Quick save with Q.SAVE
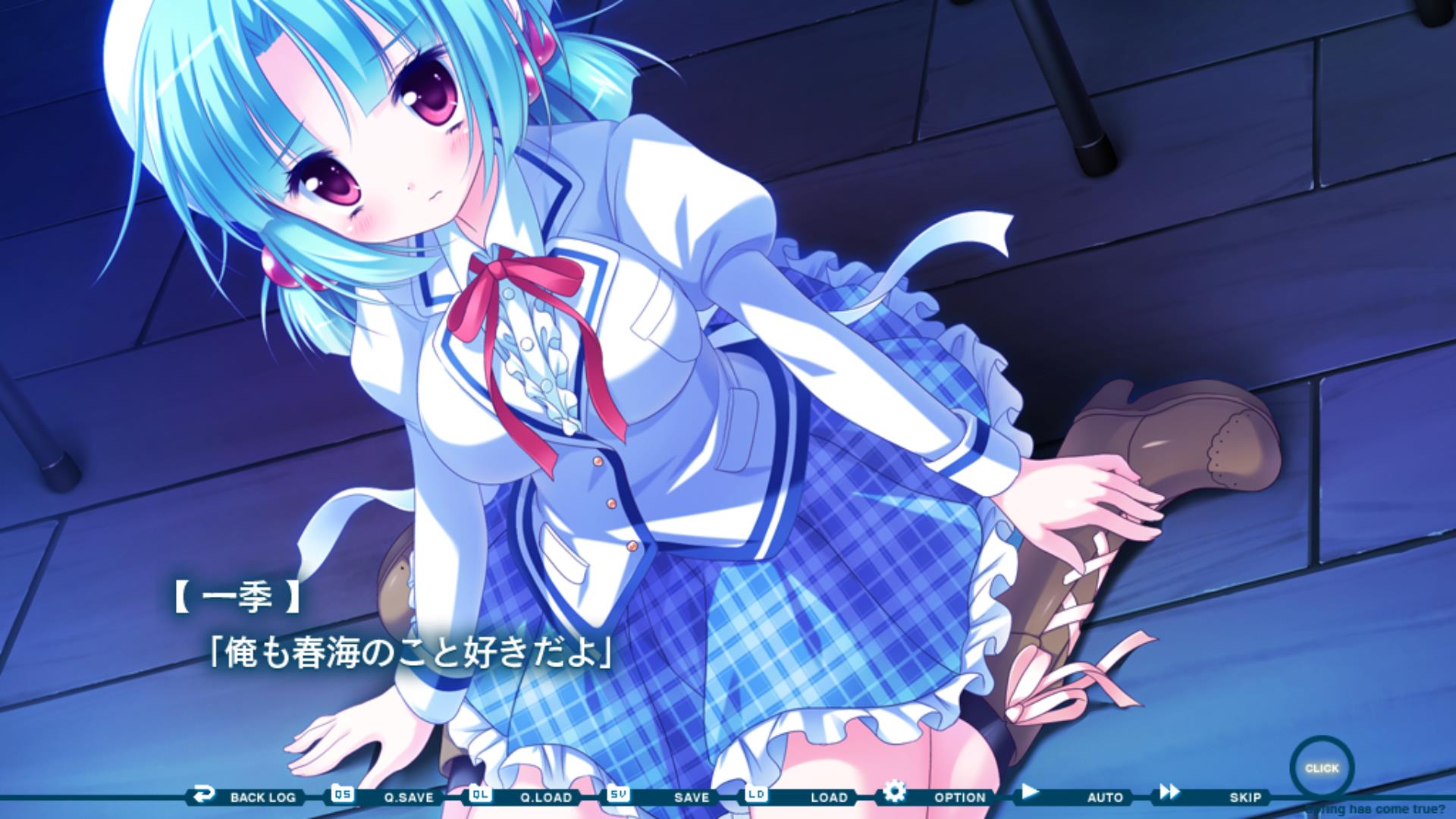Image resolution: width=1456 pixels, height=819 pixels. coord(393,796)
